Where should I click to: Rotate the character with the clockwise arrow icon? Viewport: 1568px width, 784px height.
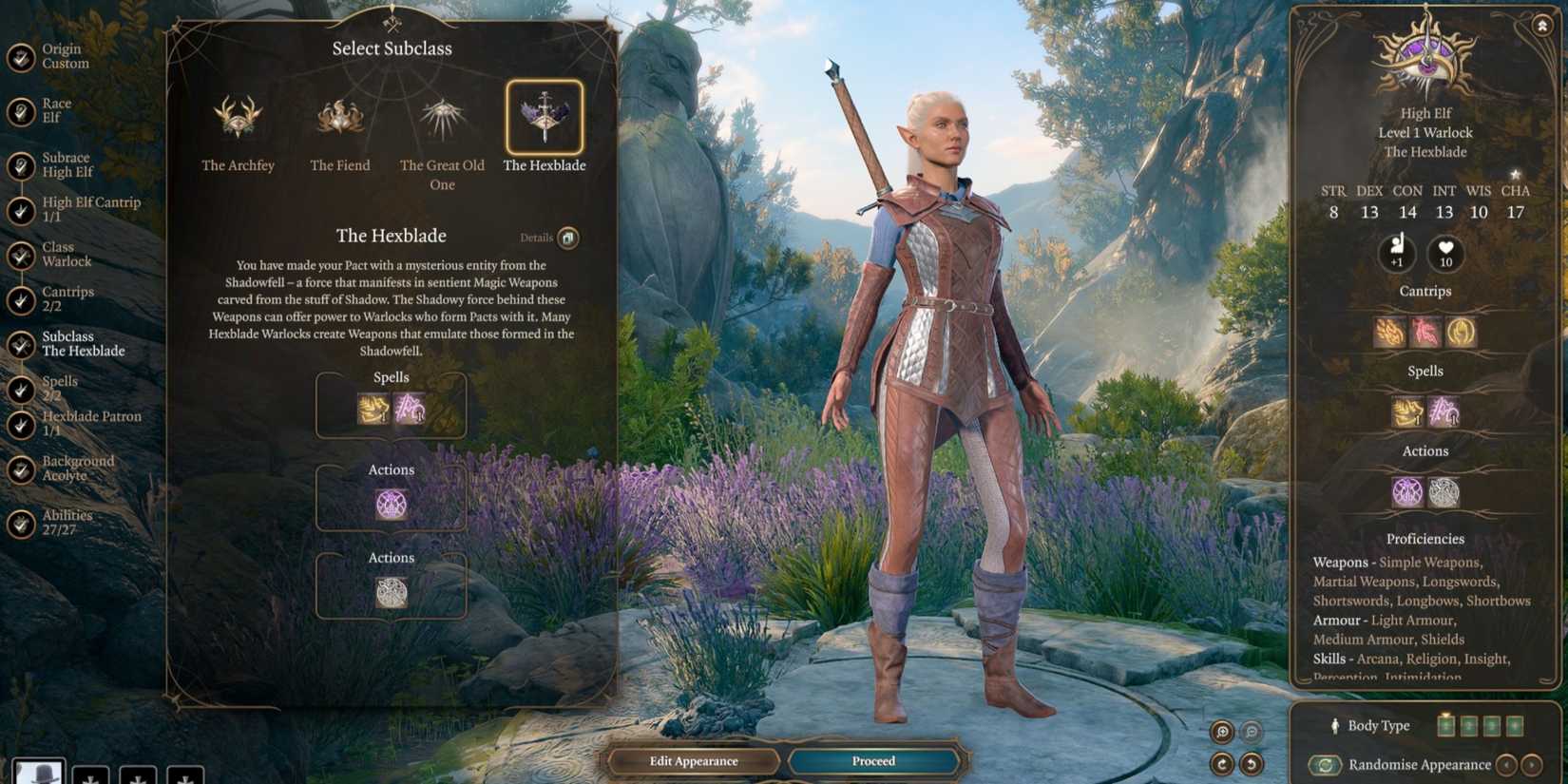[1223, 763]
